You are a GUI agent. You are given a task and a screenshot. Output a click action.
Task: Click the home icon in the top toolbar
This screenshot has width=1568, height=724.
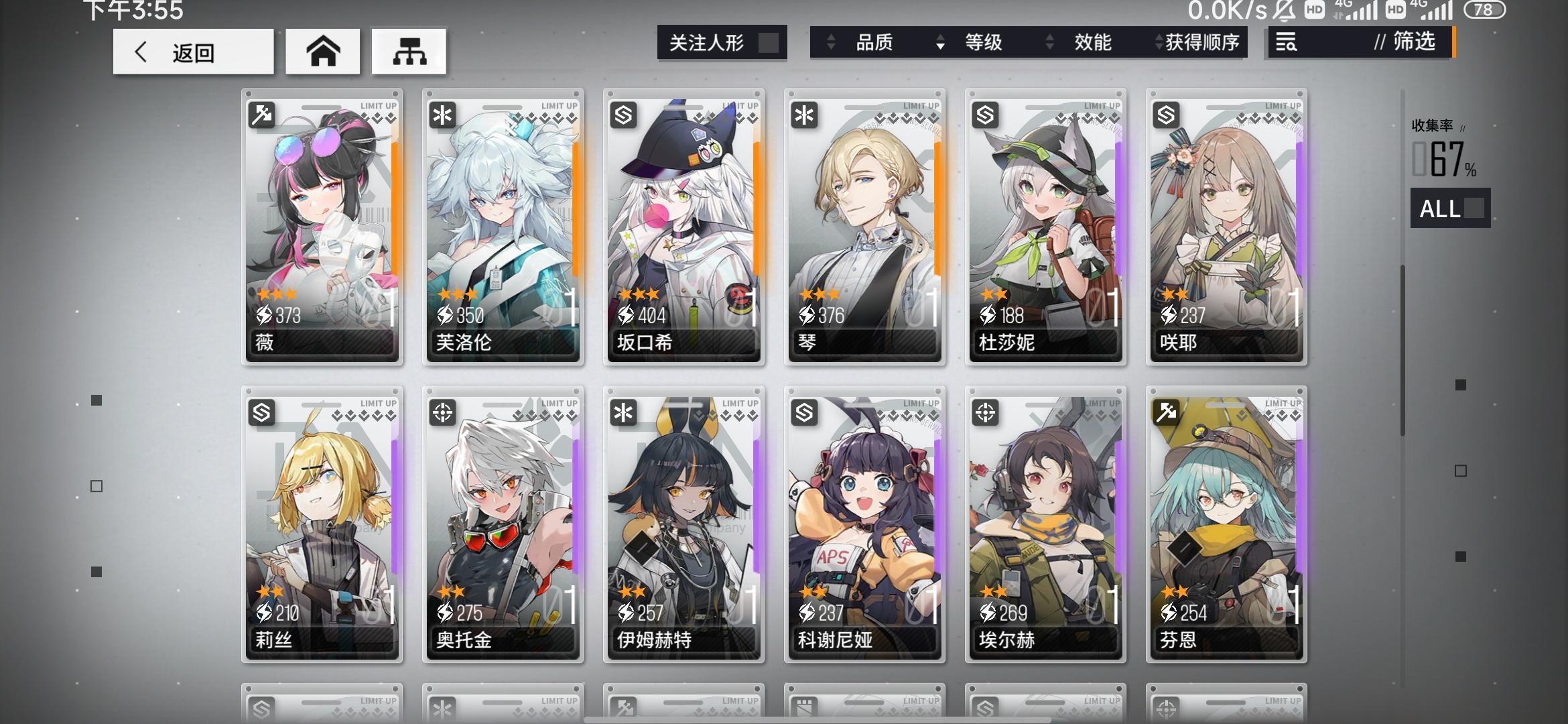[x=323, y=50]
